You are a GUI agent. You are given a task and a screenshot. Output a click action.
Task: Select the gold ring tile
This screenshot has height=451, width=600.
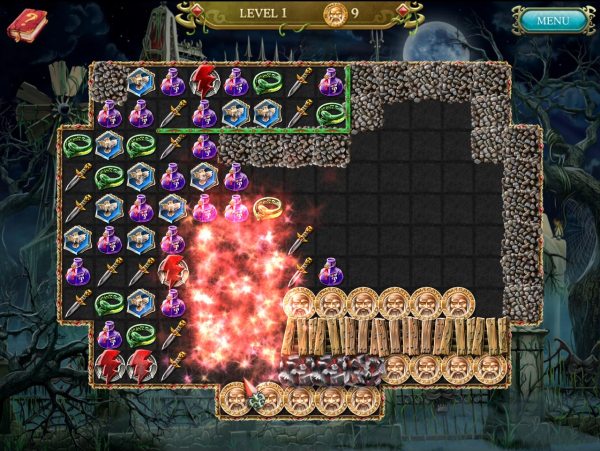pyautogui.click(x=267, y=208)
